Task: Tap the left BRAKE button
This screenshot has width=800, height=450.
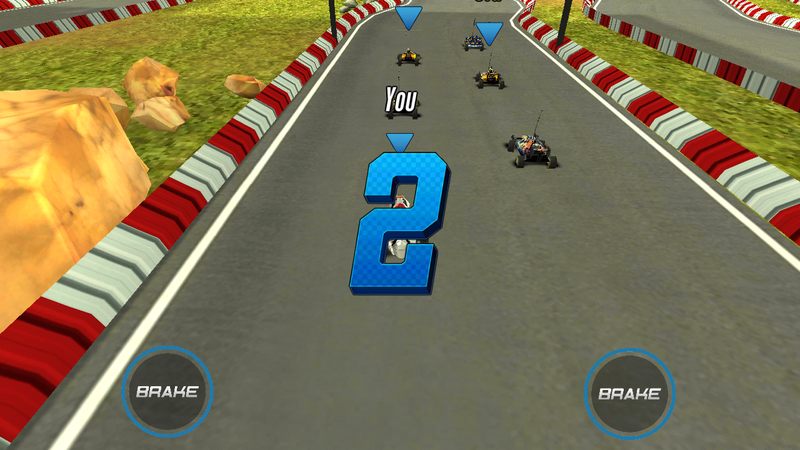Action: click(167, 391)
